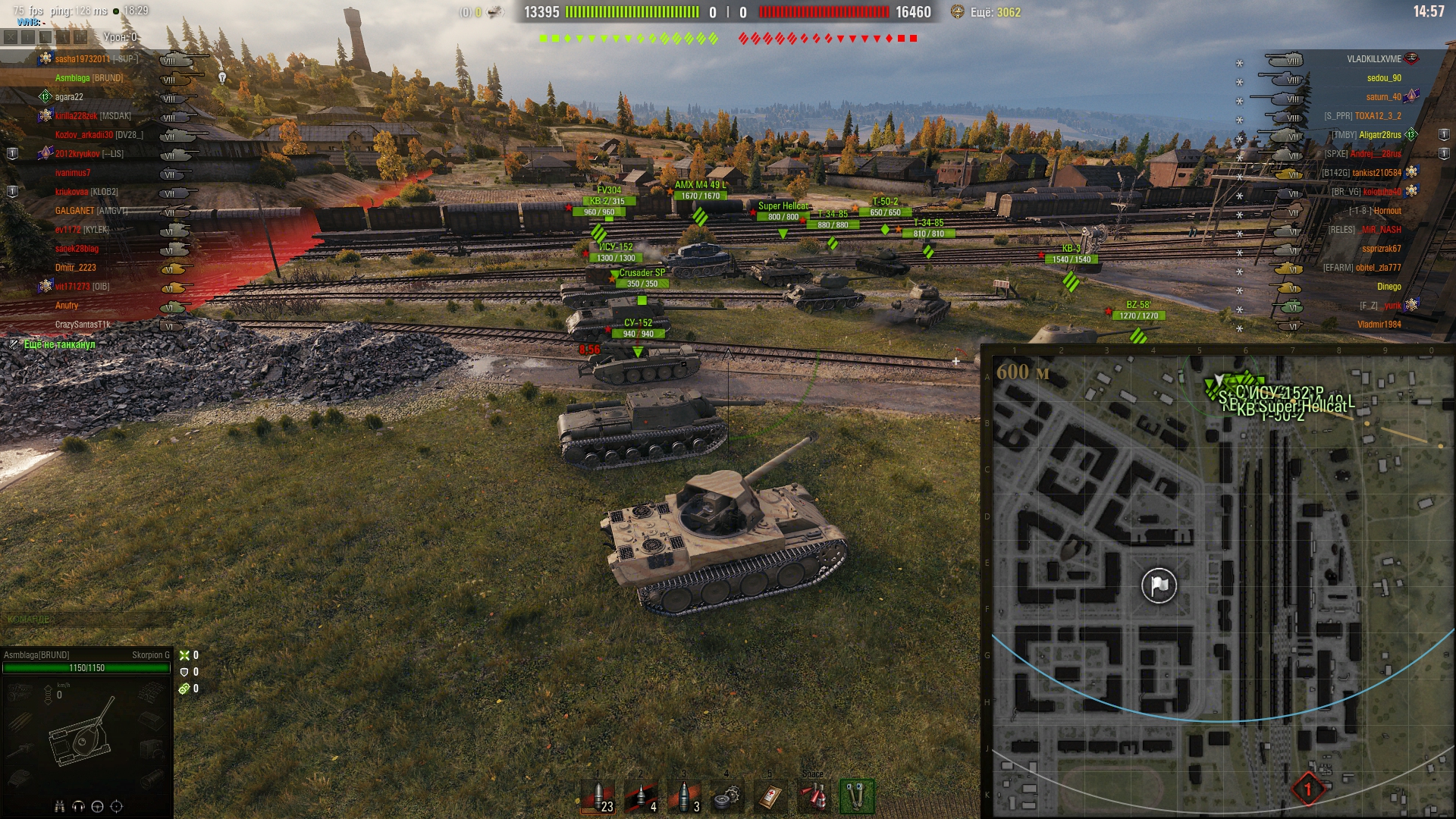1456x819 pixels.
Task: Click the gunner crosshair crew icon
Action: point(116,806)
